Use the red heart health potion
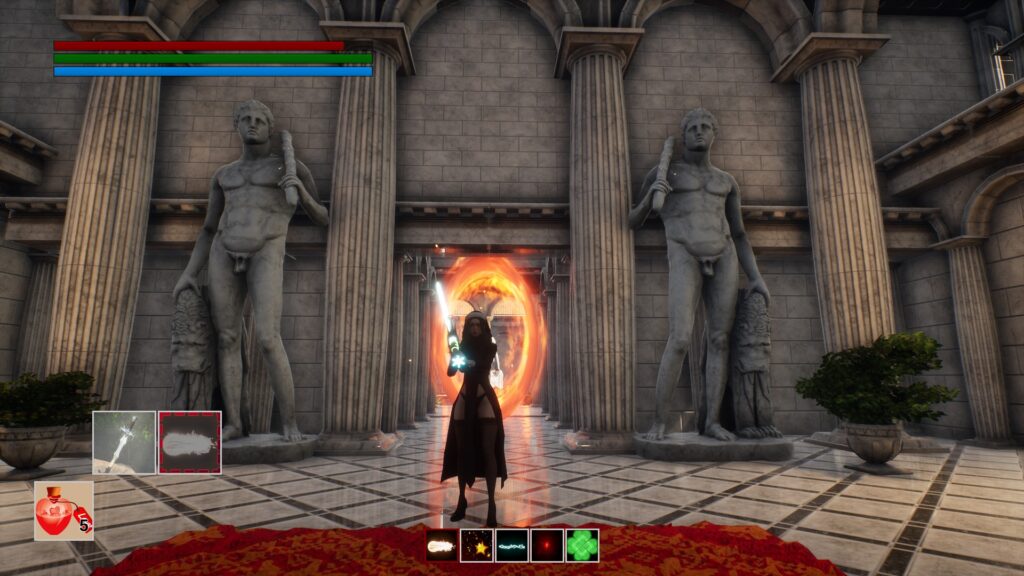Viewport: 1024px width, 576px height. point(63,511)
